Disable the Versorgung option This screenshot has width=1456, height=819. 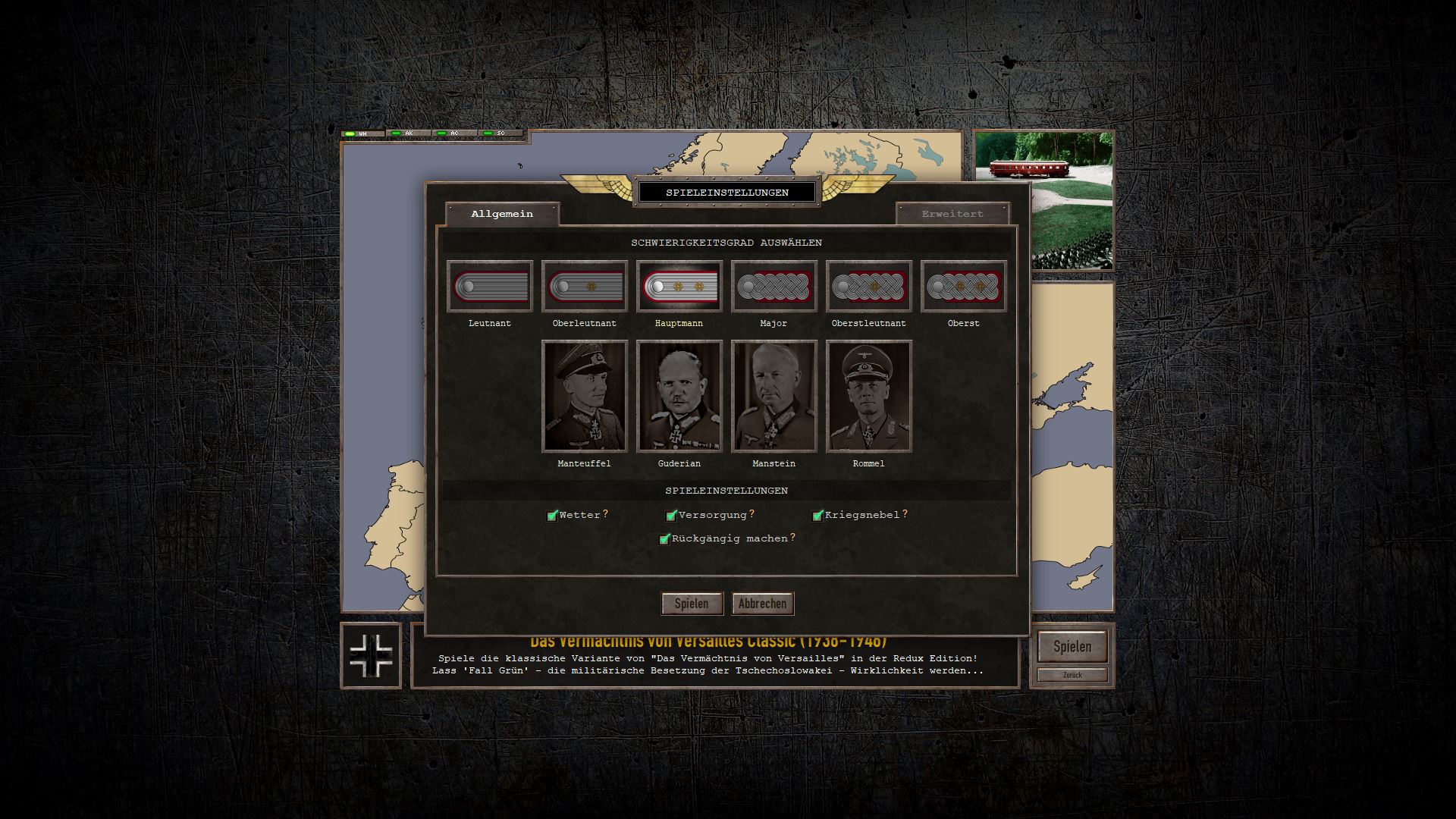pyautogui.click(x=671, y=516)
